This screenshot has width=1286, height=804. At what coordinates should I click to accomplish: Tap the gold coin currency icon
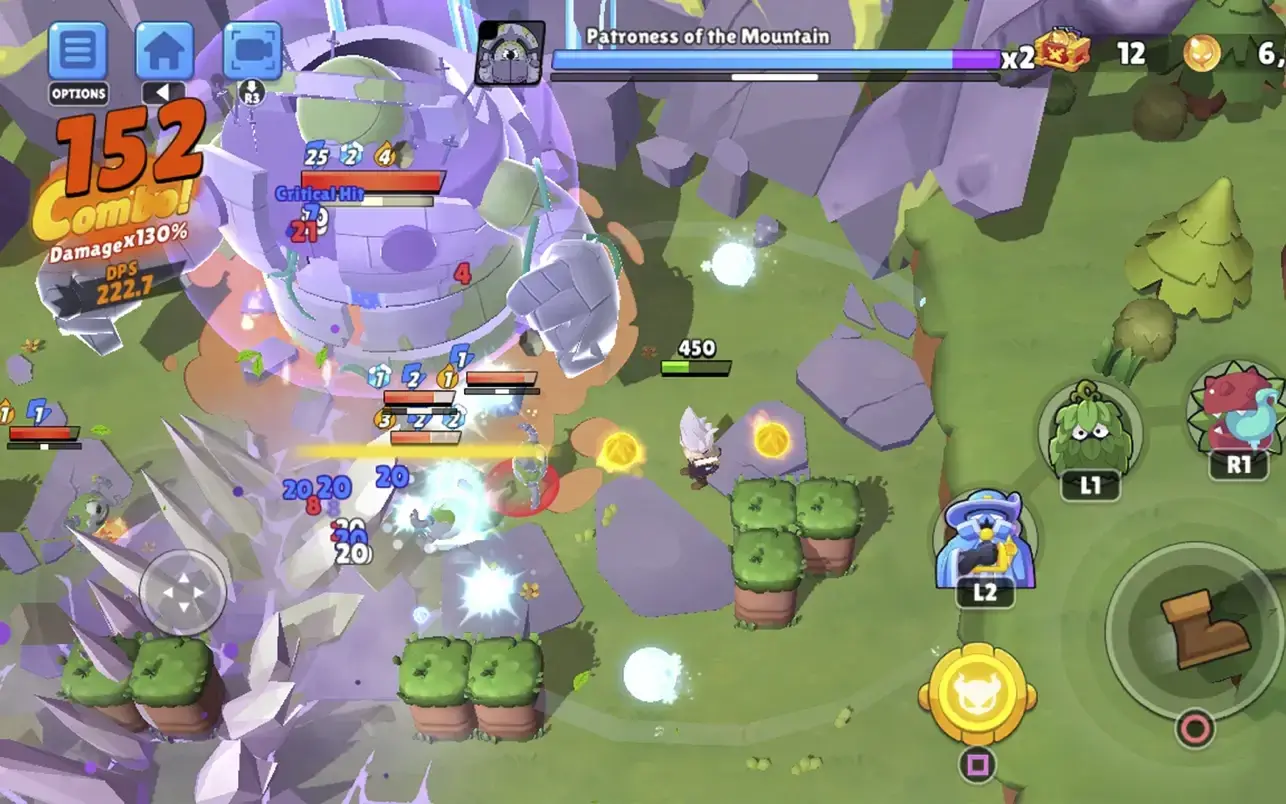(x=1201, y=53)
